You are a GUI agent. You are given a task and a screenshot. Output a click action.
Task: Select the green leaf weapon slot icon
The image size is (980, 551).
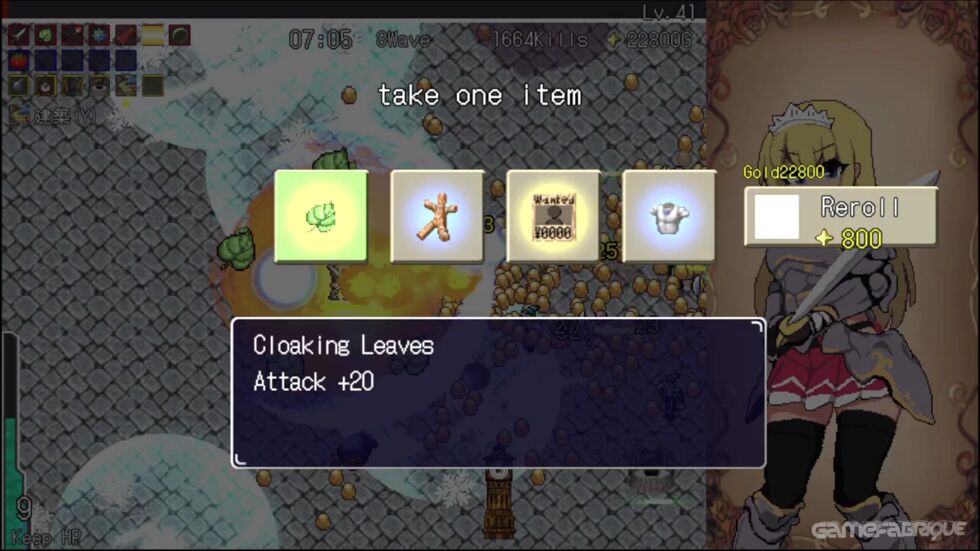point(46,36)
